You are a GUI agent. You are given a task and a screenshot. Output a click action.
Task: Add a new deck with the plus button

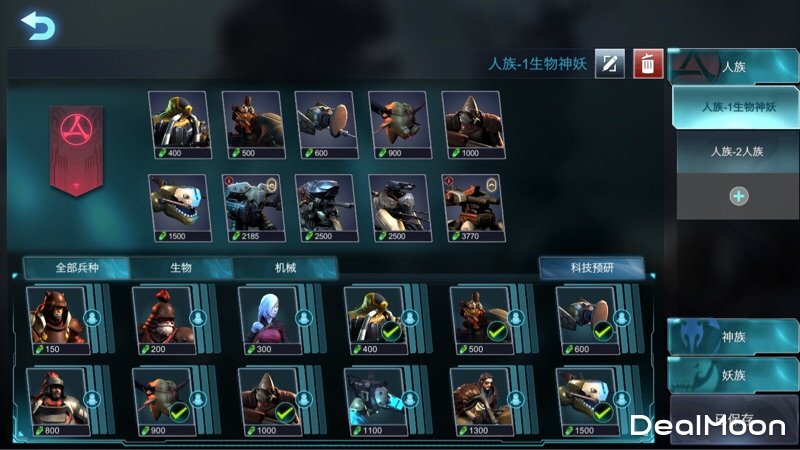pos(738,196)
